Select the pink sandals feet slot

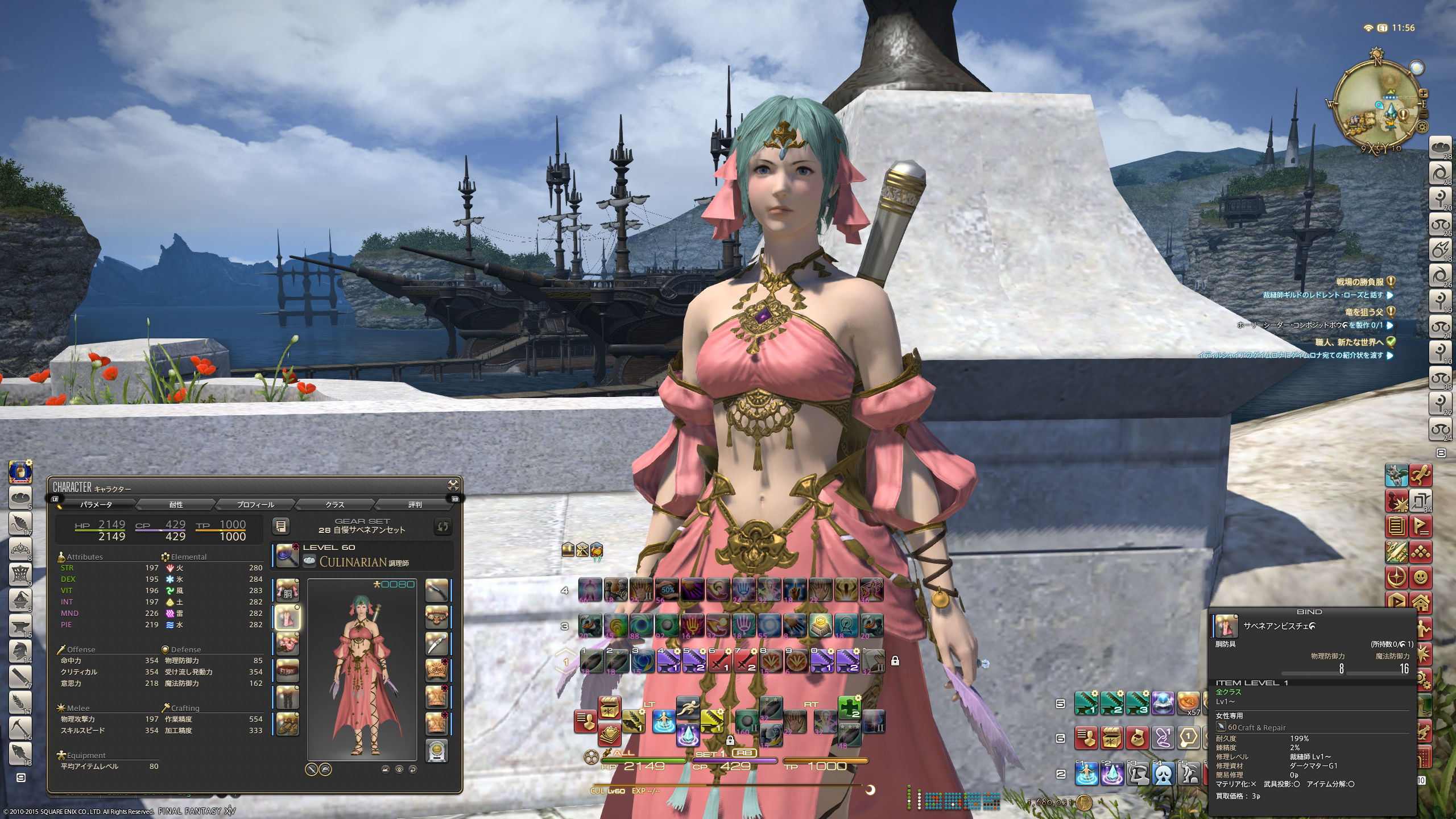tap(287, 723)
